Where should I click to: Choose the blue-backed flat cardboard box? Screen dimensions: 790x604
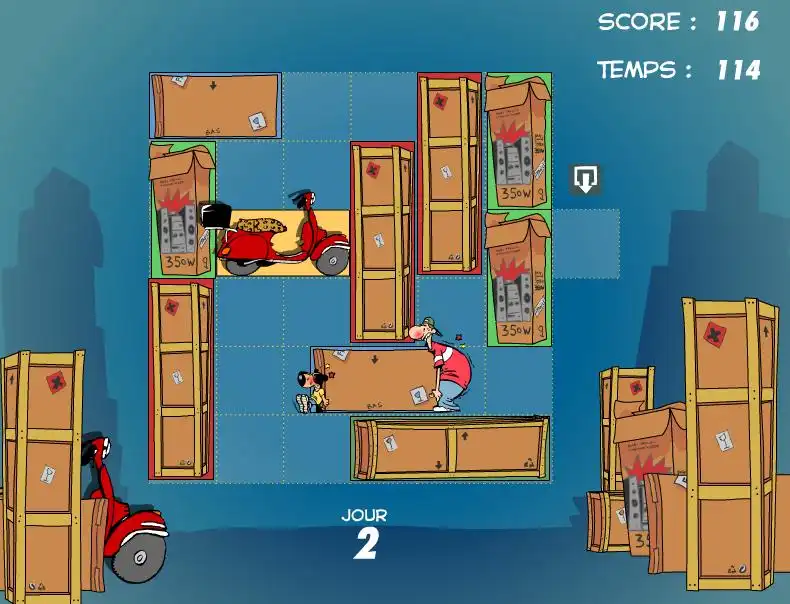[215, 105]
